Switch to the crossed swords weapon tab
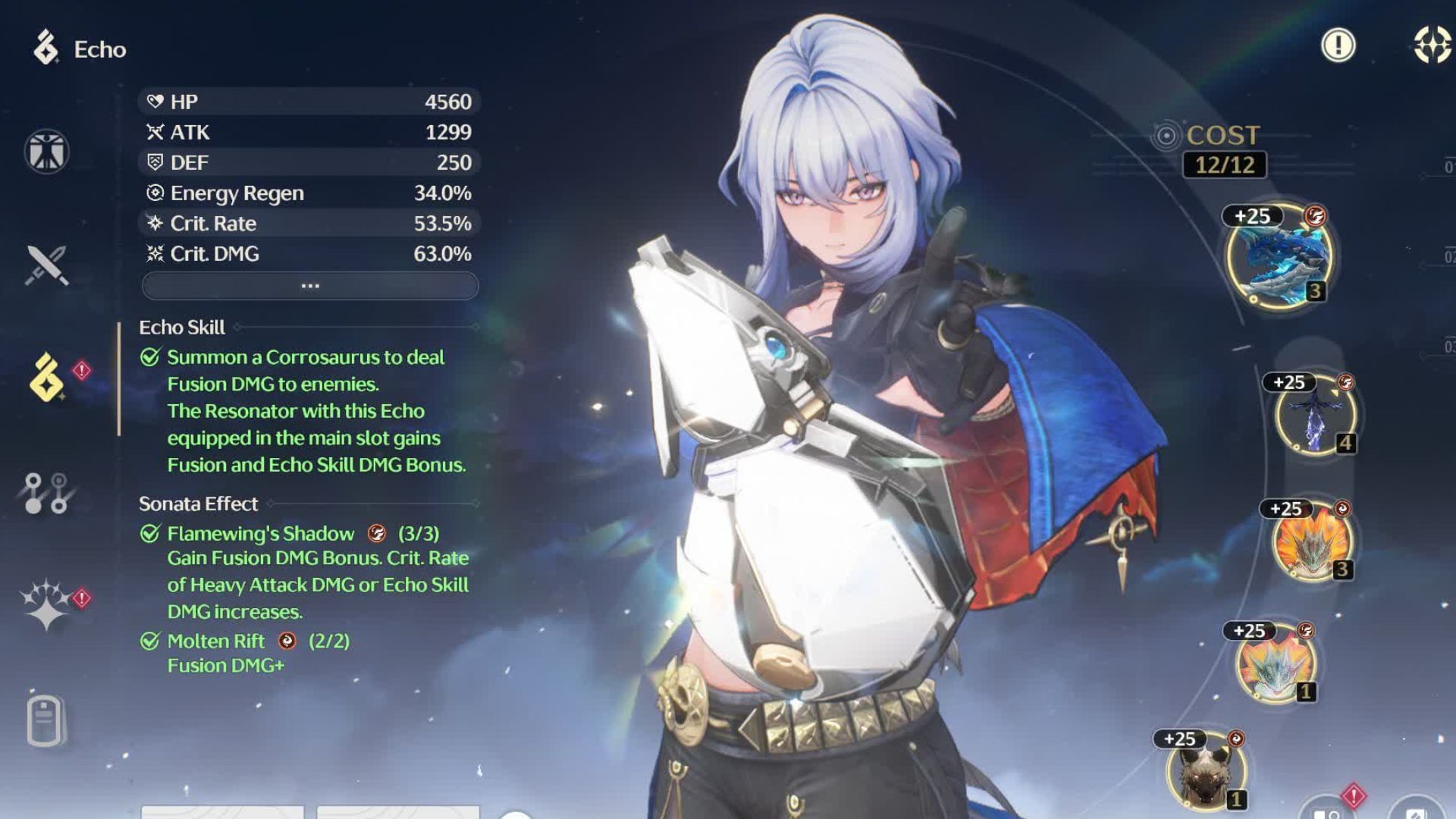 point(46,265)
